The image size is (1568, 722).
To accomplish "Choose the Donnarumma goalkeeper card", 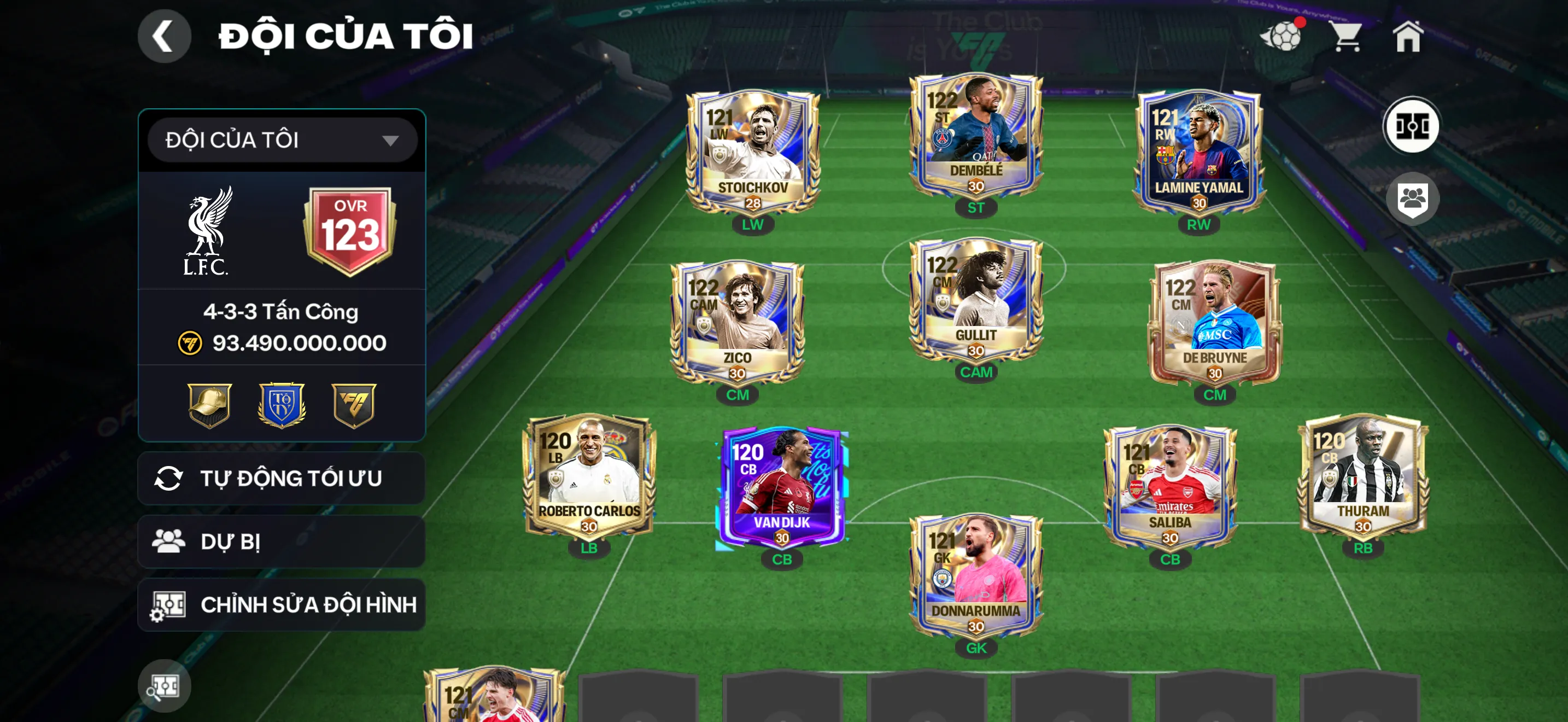I will point(976,574).
